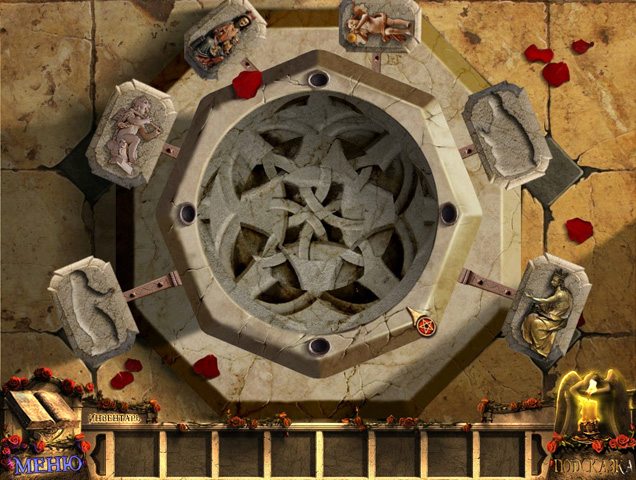Open the journal book
This screenshot has width=636, height=480.
40,410
